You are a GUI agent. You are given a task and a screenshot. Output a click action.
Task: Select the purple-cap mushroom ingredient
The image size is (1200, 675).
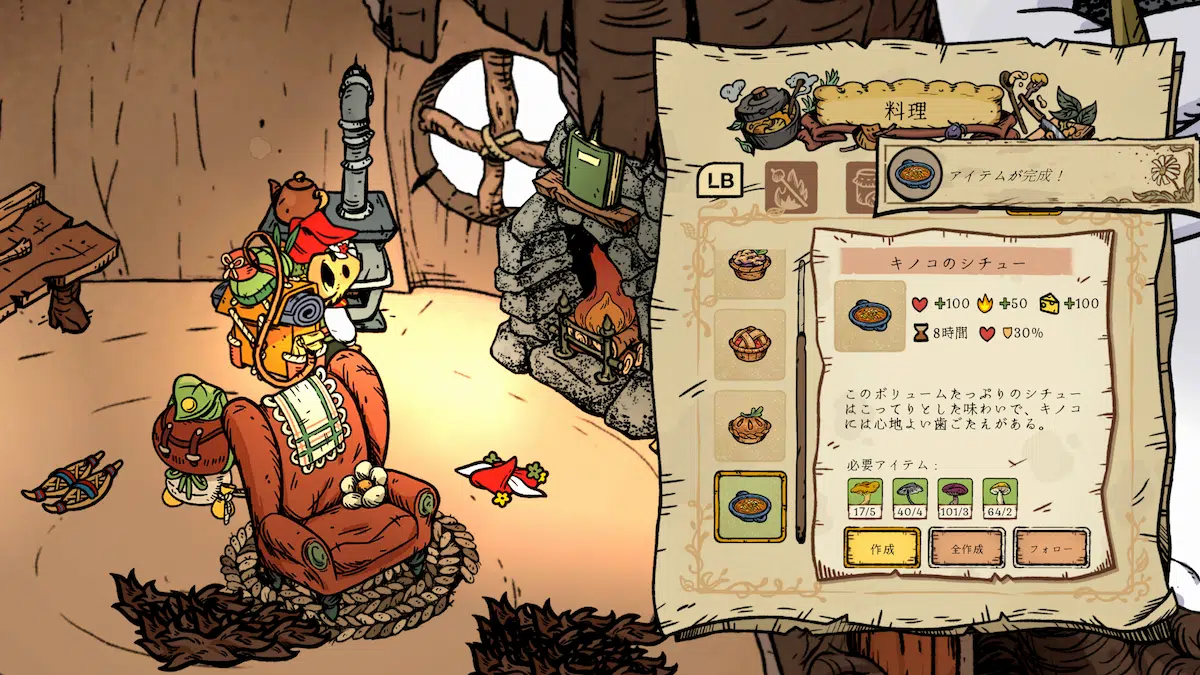(x=955, y=496)
